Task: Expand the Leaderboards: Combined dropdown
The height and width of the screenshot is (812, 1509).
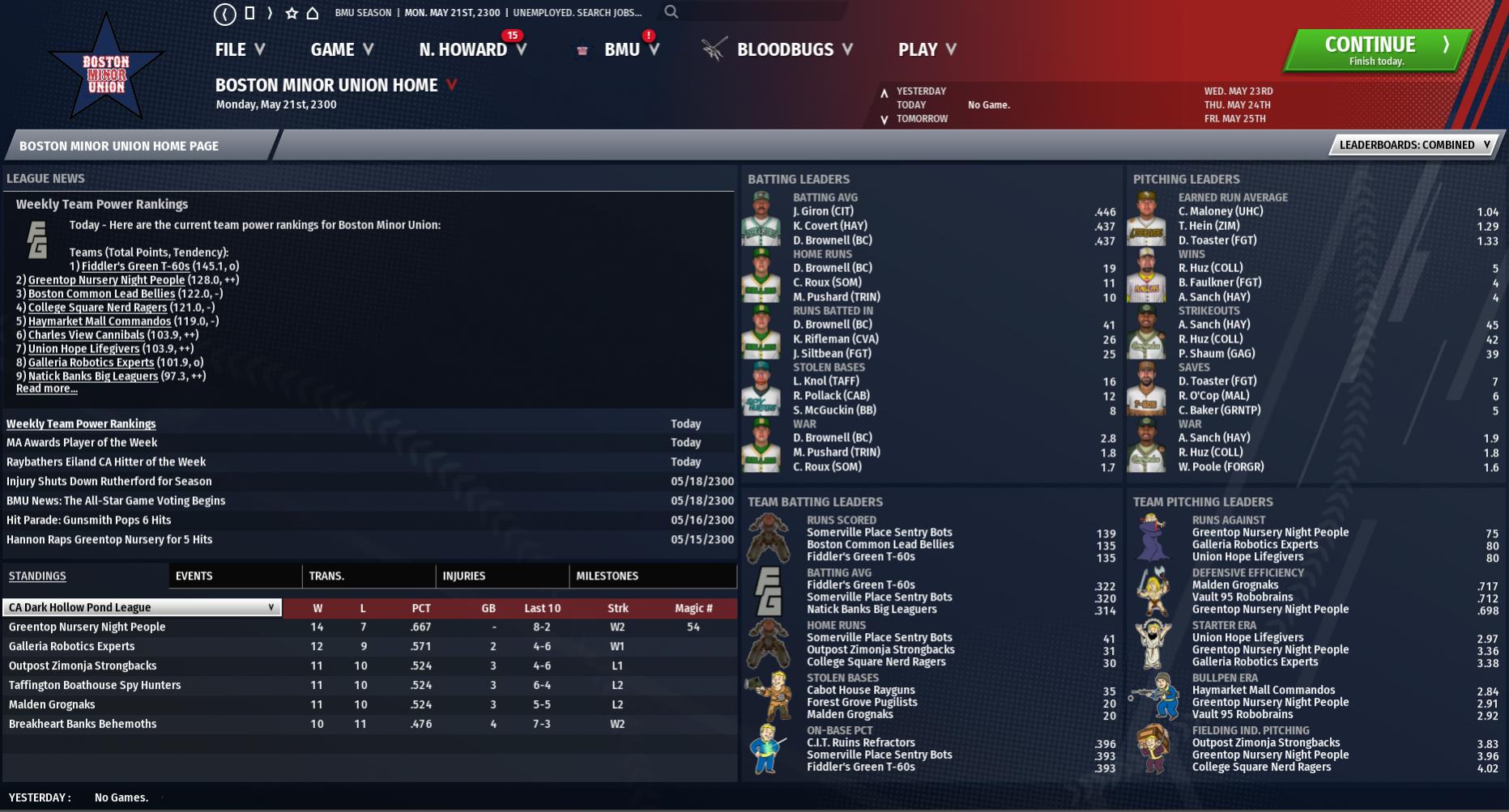Action: tap(1414, 145)
